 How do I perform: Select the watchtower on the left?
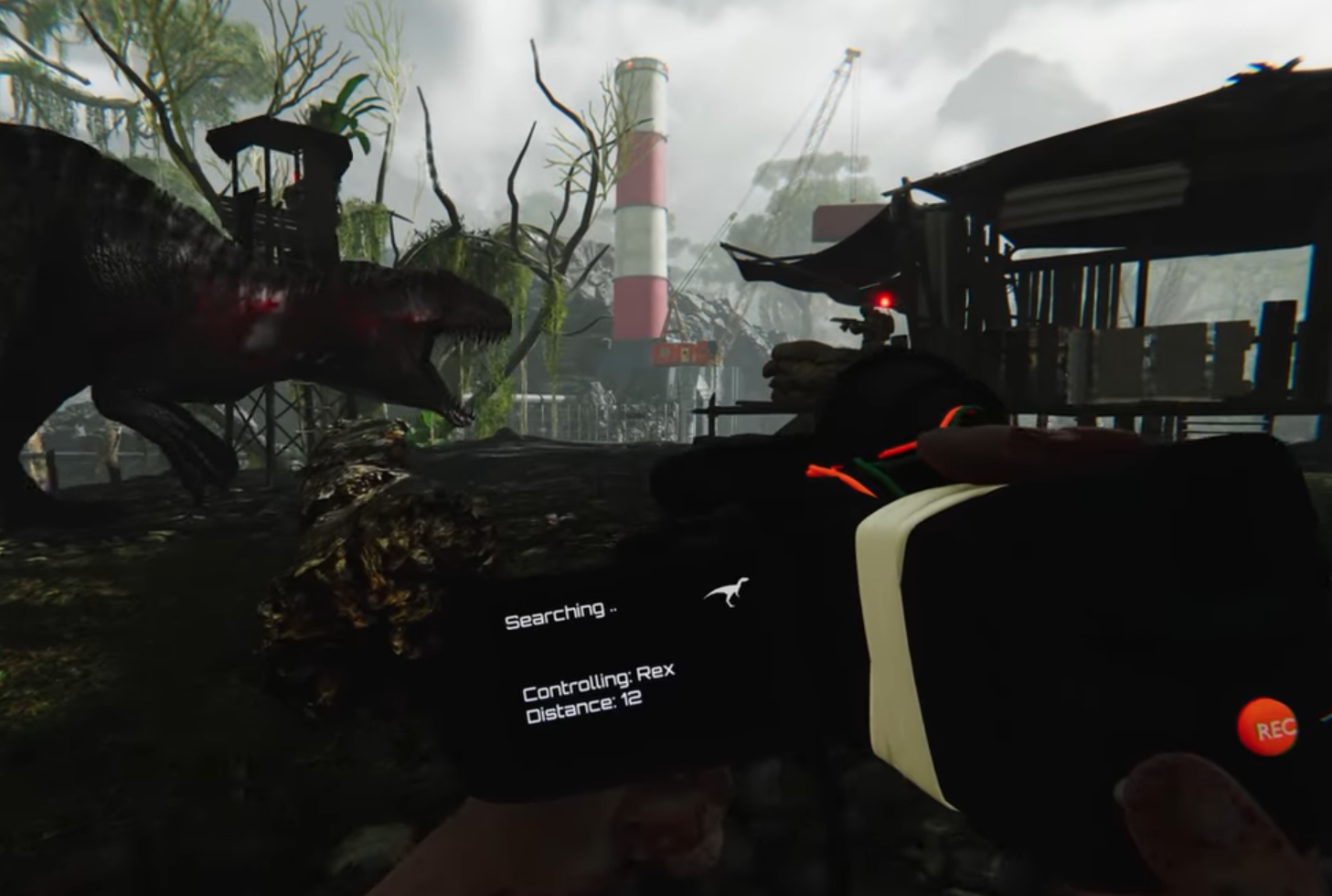pyautogui.click(x=274, y=183)
